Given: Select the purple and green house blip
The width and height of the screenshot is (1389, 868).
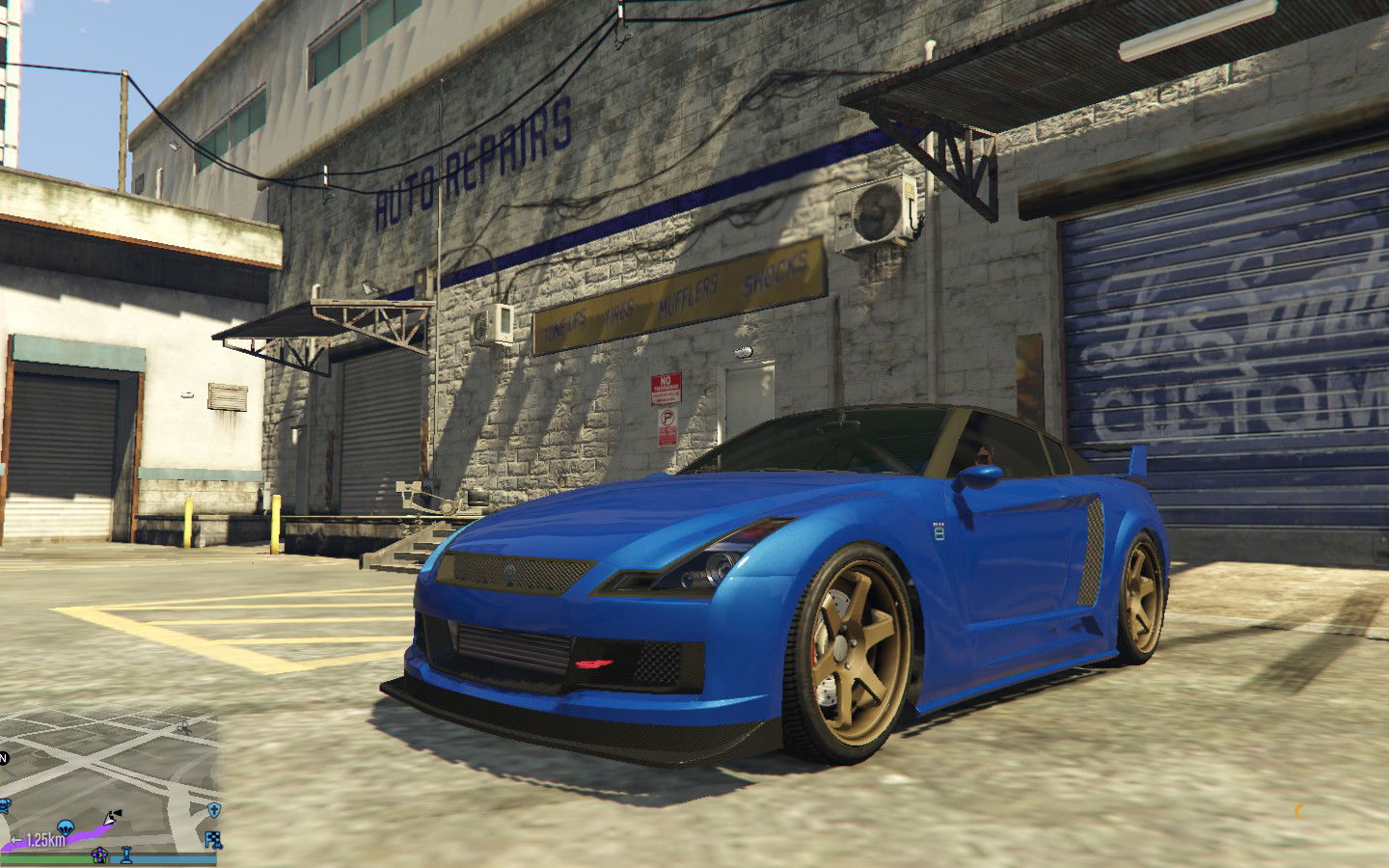Looking at the screenshot, I should tap(98, 854).
